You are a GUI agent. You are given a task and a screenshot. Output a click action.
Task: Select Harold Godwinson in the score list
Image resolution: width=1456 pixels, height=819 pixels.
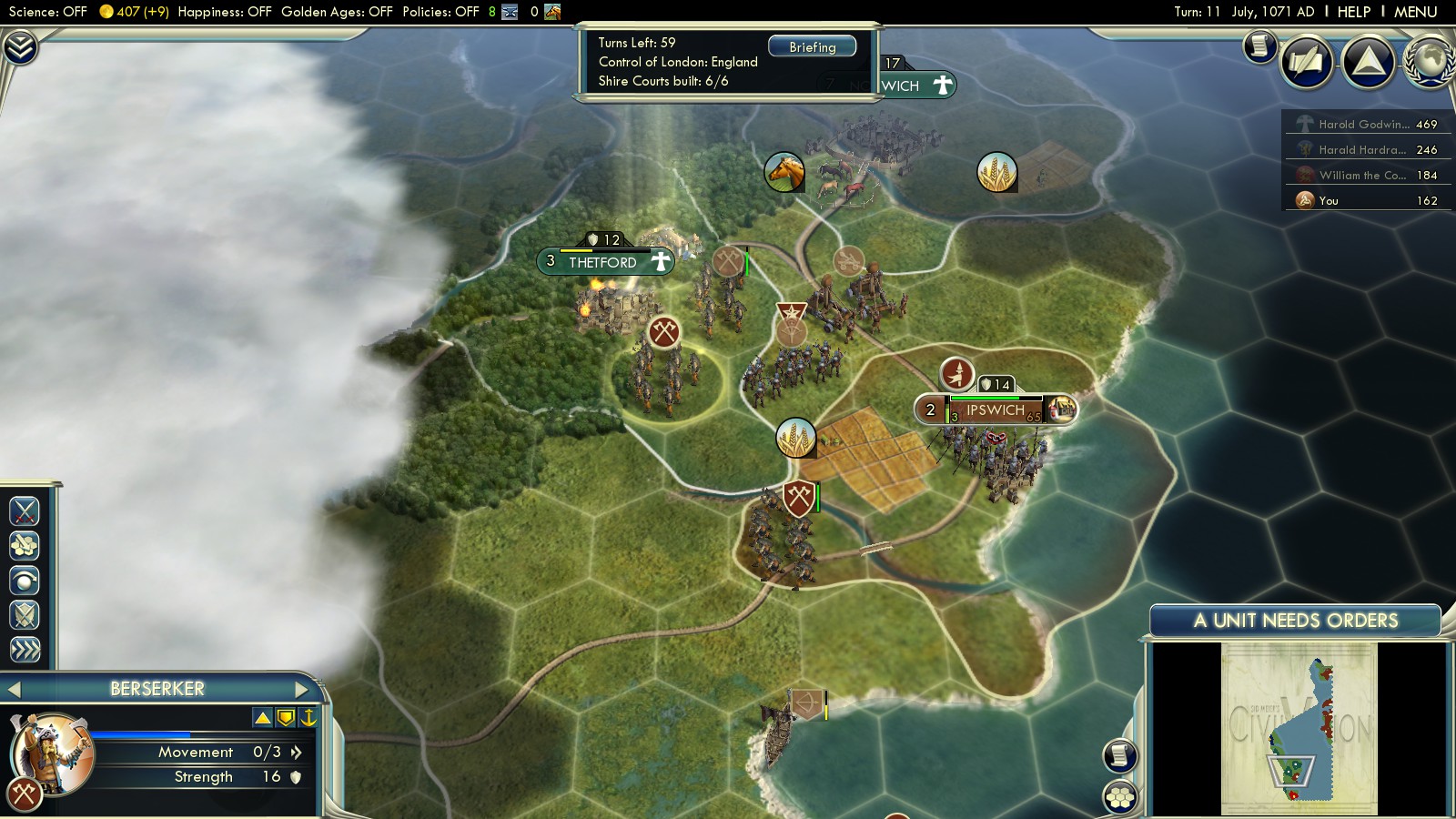(1365, 124)
